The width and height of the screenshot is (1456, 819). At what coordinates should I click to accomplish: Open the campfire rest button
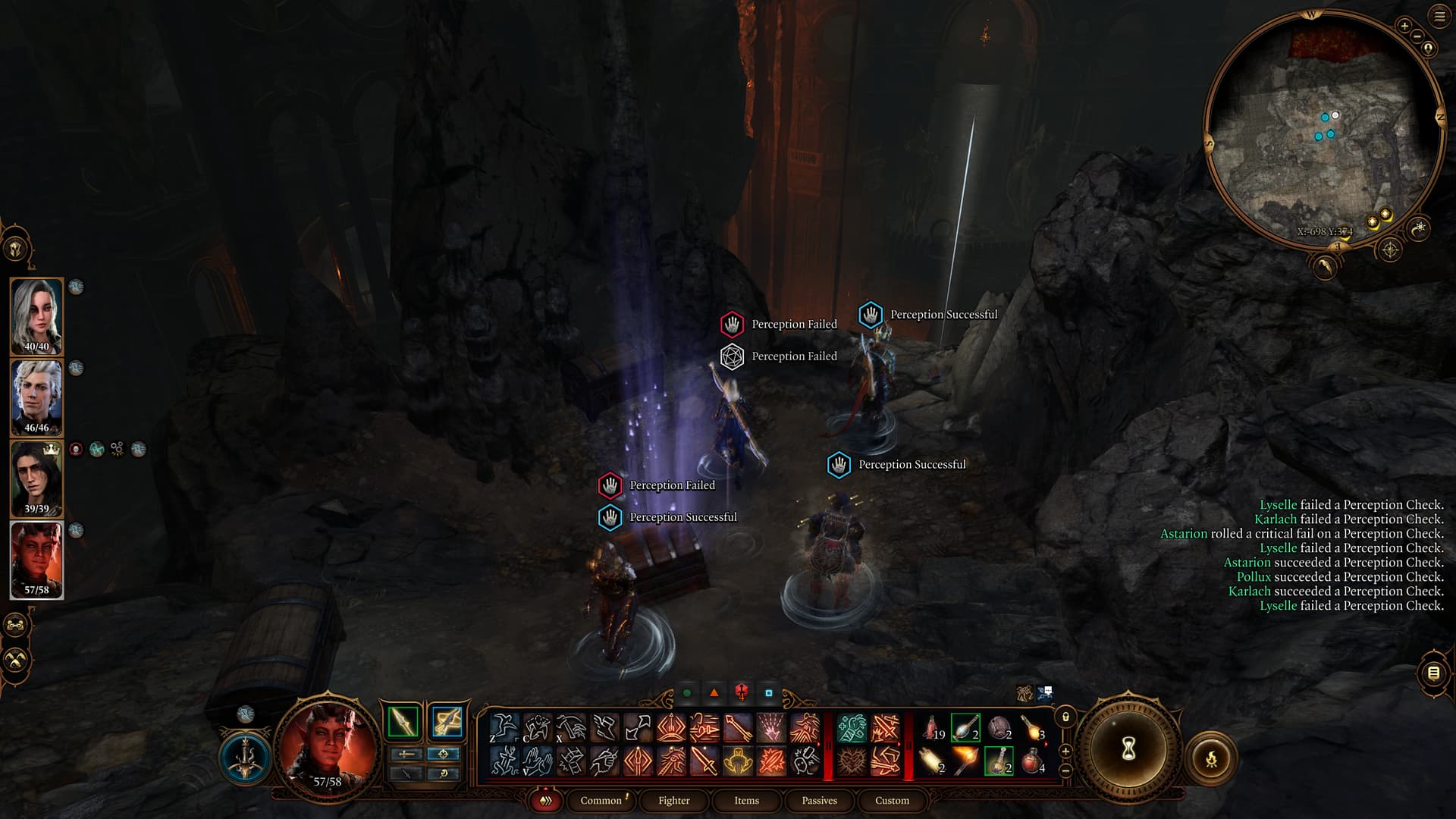click(1211, 758)
